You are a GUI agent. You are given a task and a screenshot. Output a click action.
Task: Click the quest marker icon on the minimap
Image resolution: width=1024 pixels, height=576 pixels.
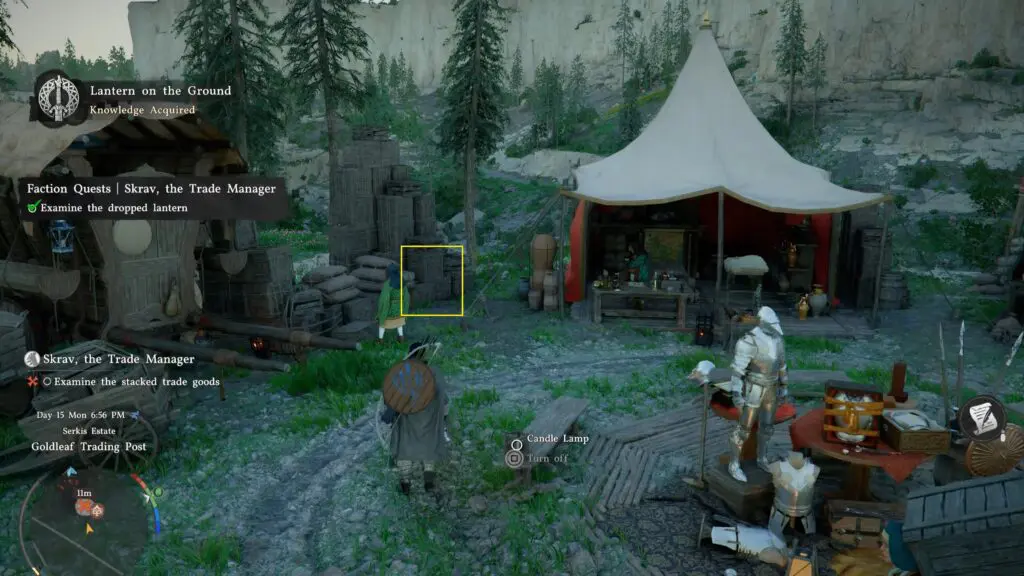click(85, 507)
